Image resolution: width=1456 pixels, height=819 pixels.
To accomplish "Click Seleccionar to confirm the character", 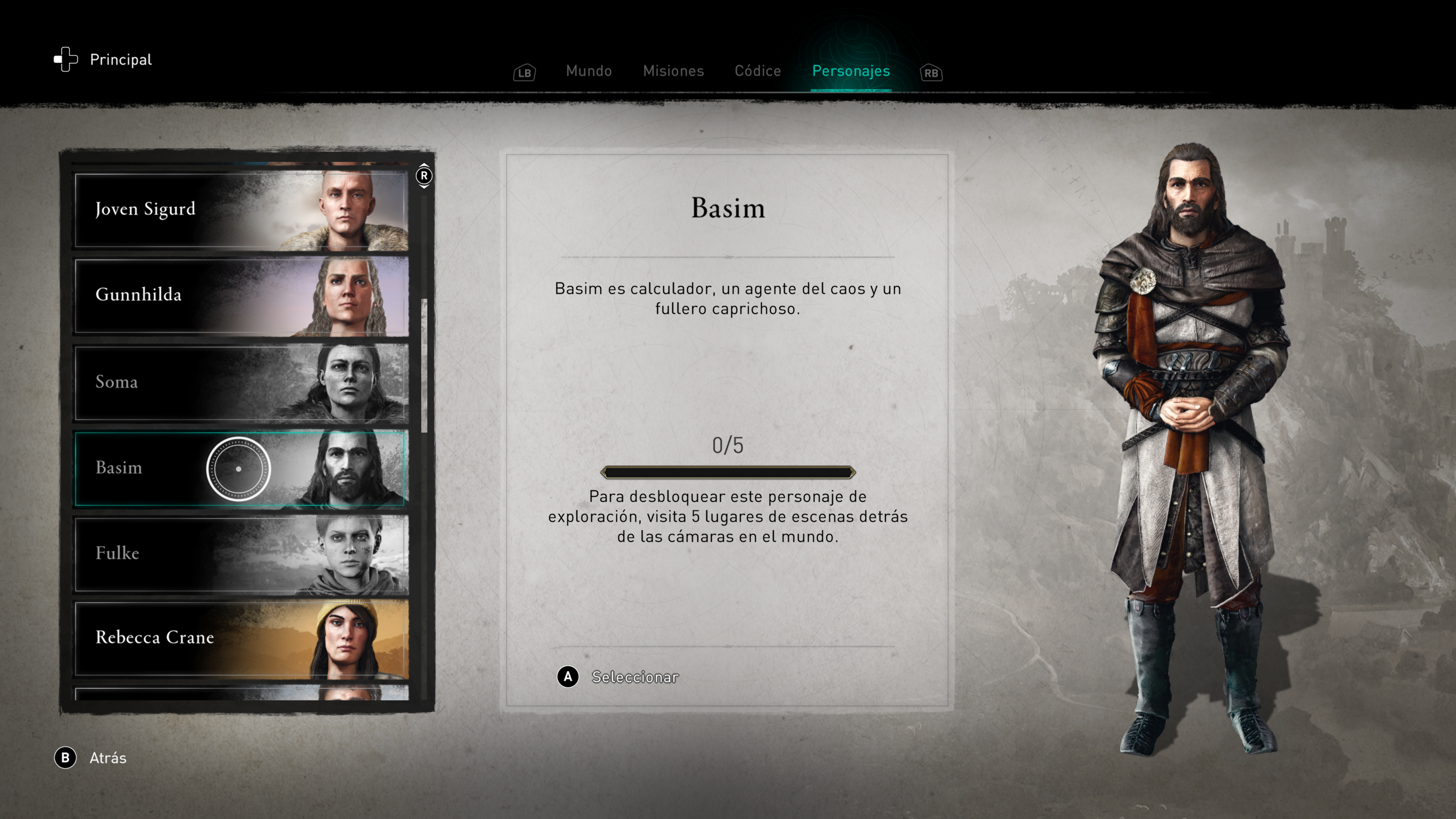I will click(634, 677).
